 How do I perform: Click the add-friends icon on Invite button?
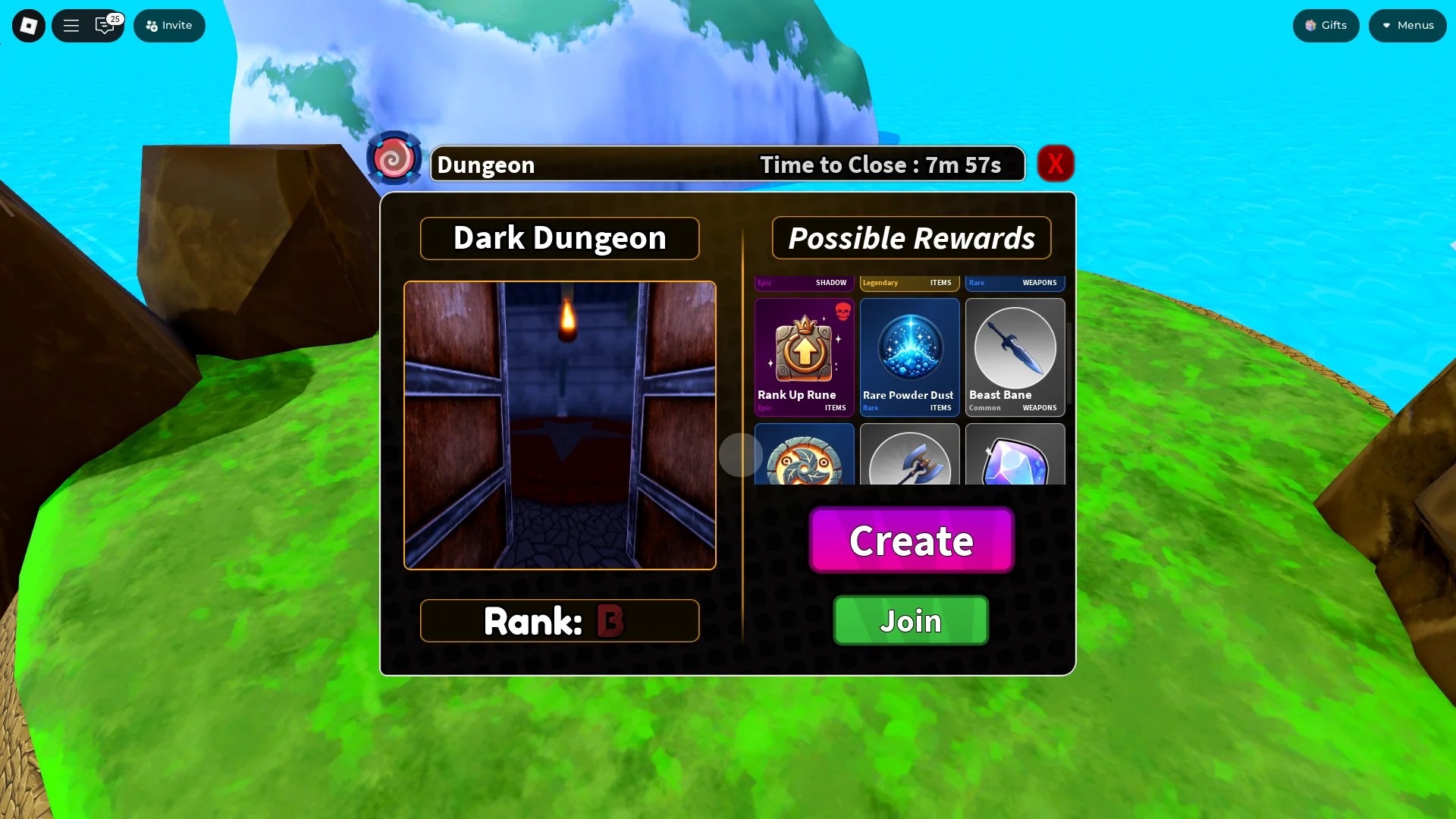coord(150,25)
